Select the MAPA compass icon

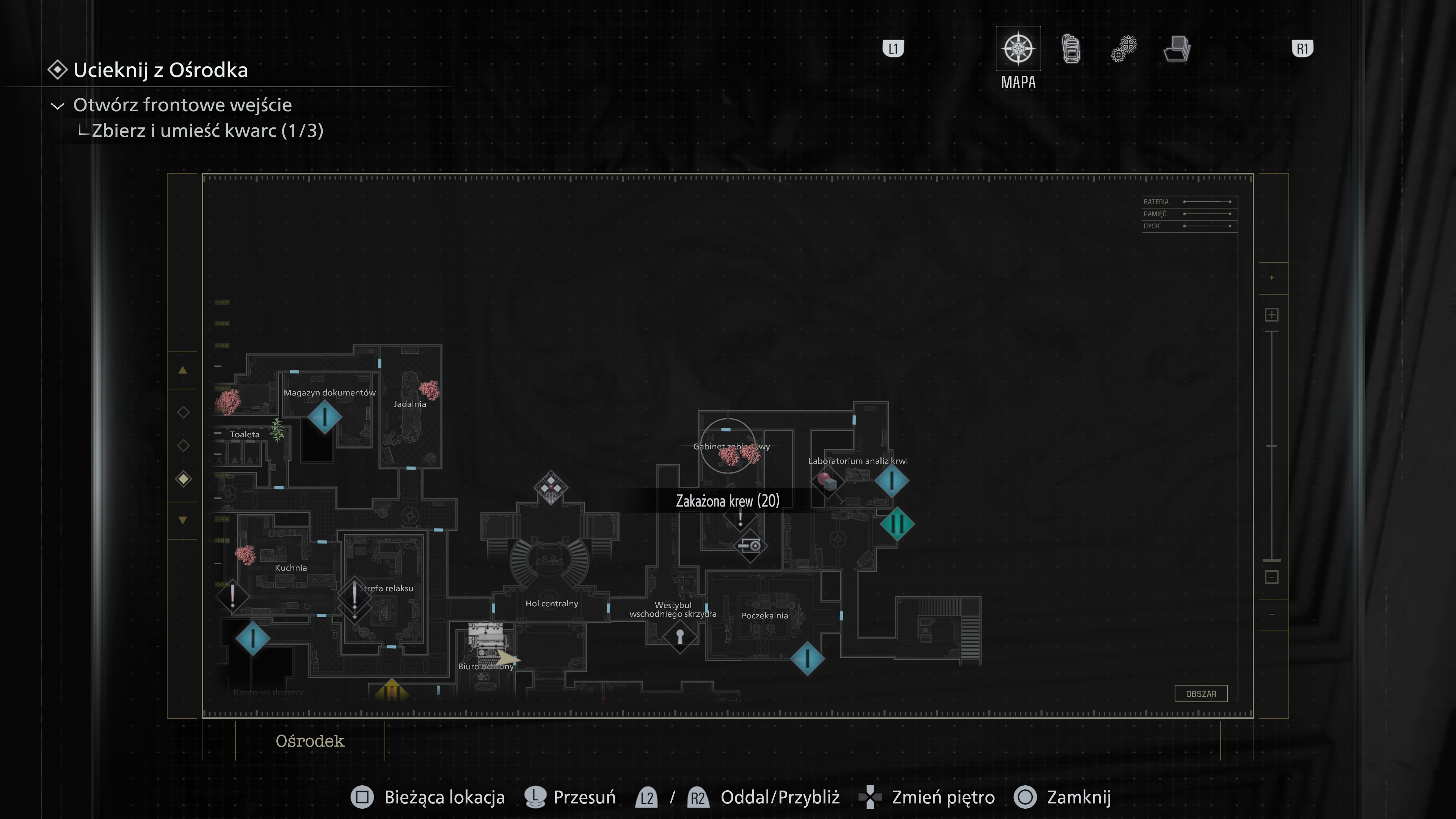(x=1018, y=49)
